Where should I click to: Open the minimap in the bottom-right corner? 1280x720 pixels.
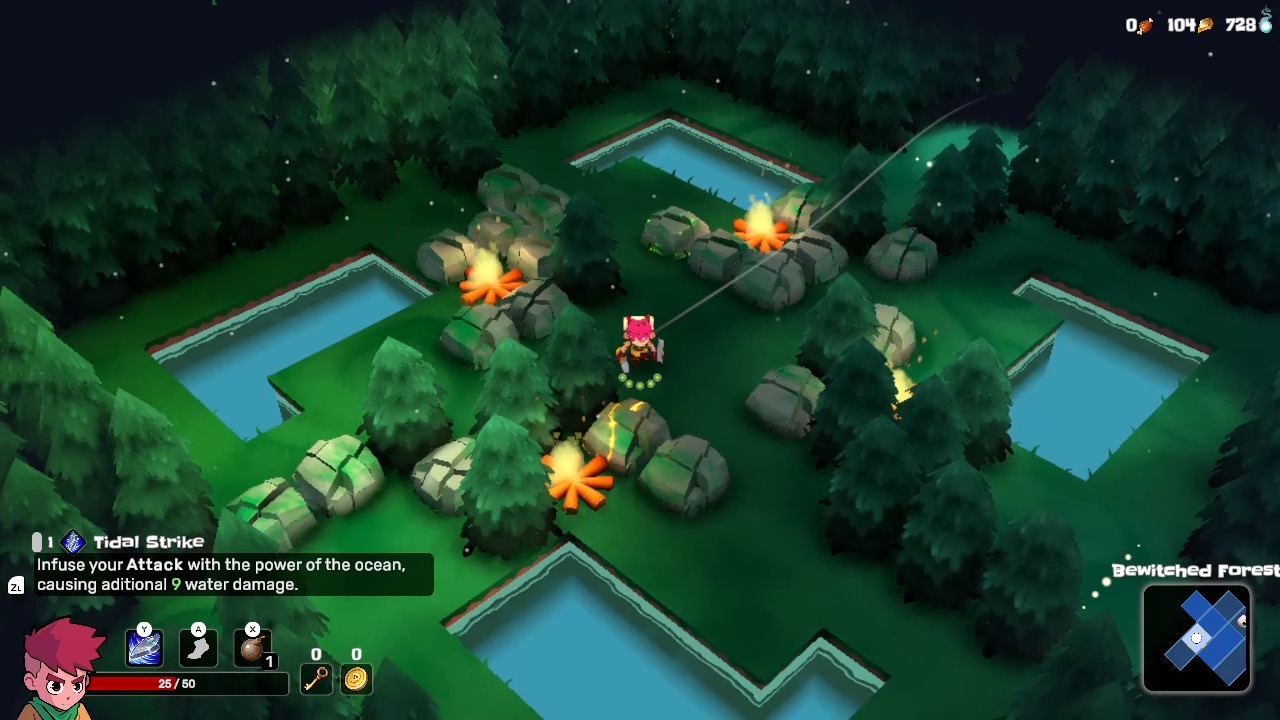click(1197, 639)
